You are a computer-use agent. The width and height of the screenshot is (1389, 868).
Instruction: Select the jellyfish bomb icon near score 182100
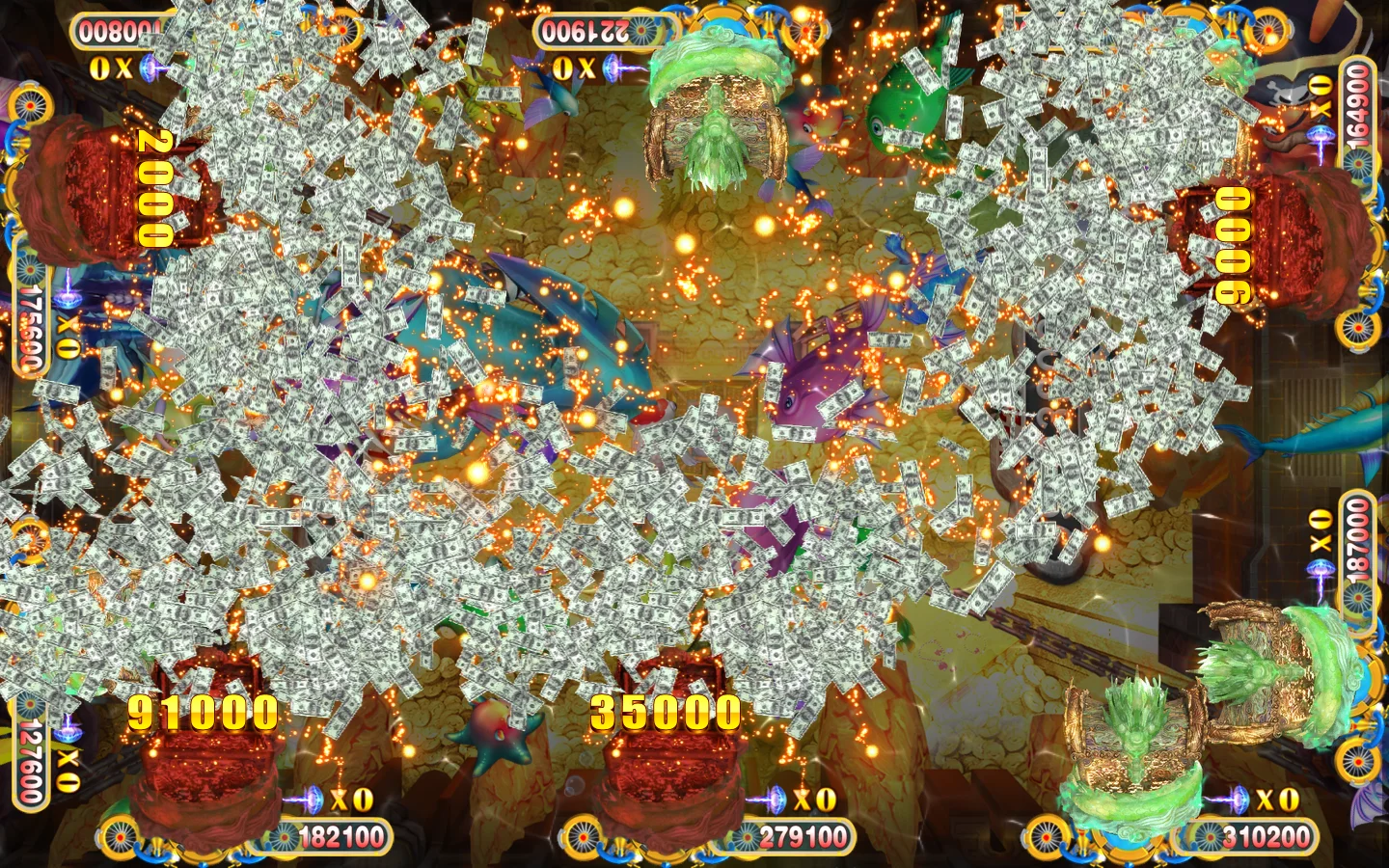point(313,797)
